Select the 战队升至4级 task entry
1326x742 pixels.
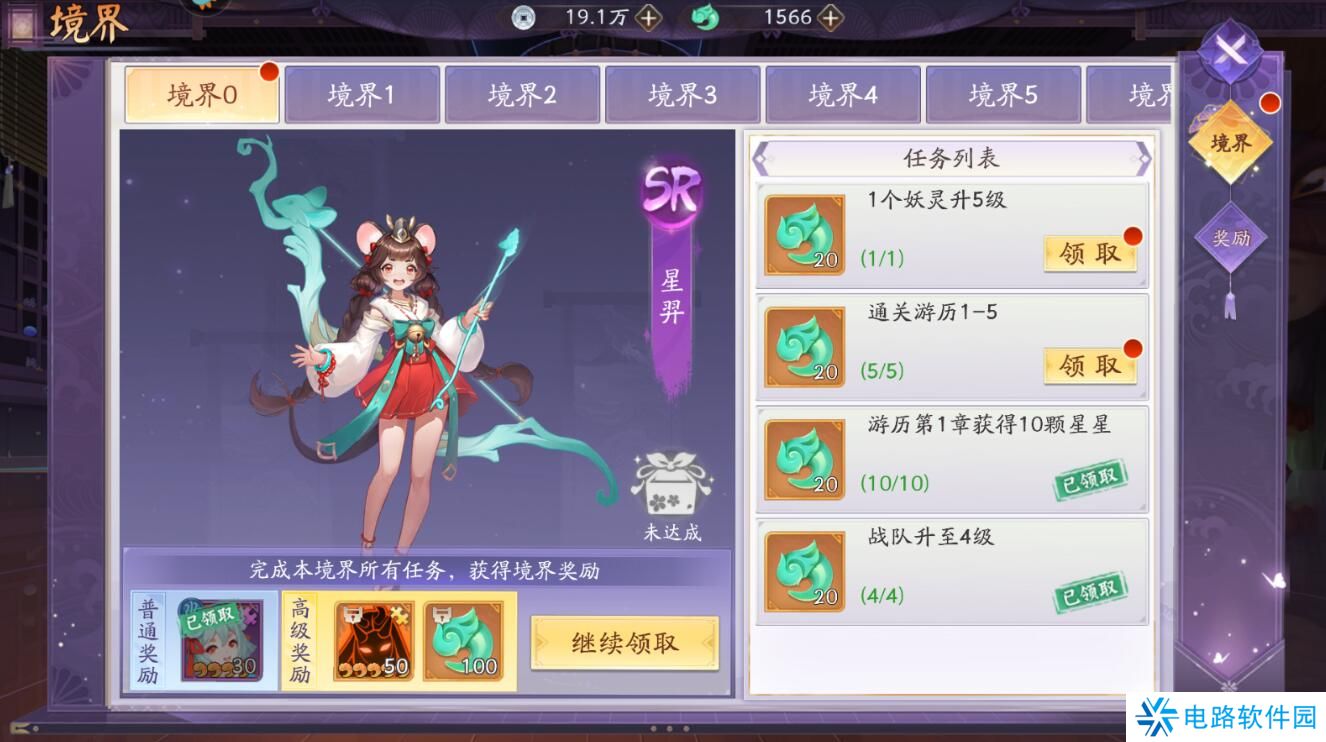950,570
